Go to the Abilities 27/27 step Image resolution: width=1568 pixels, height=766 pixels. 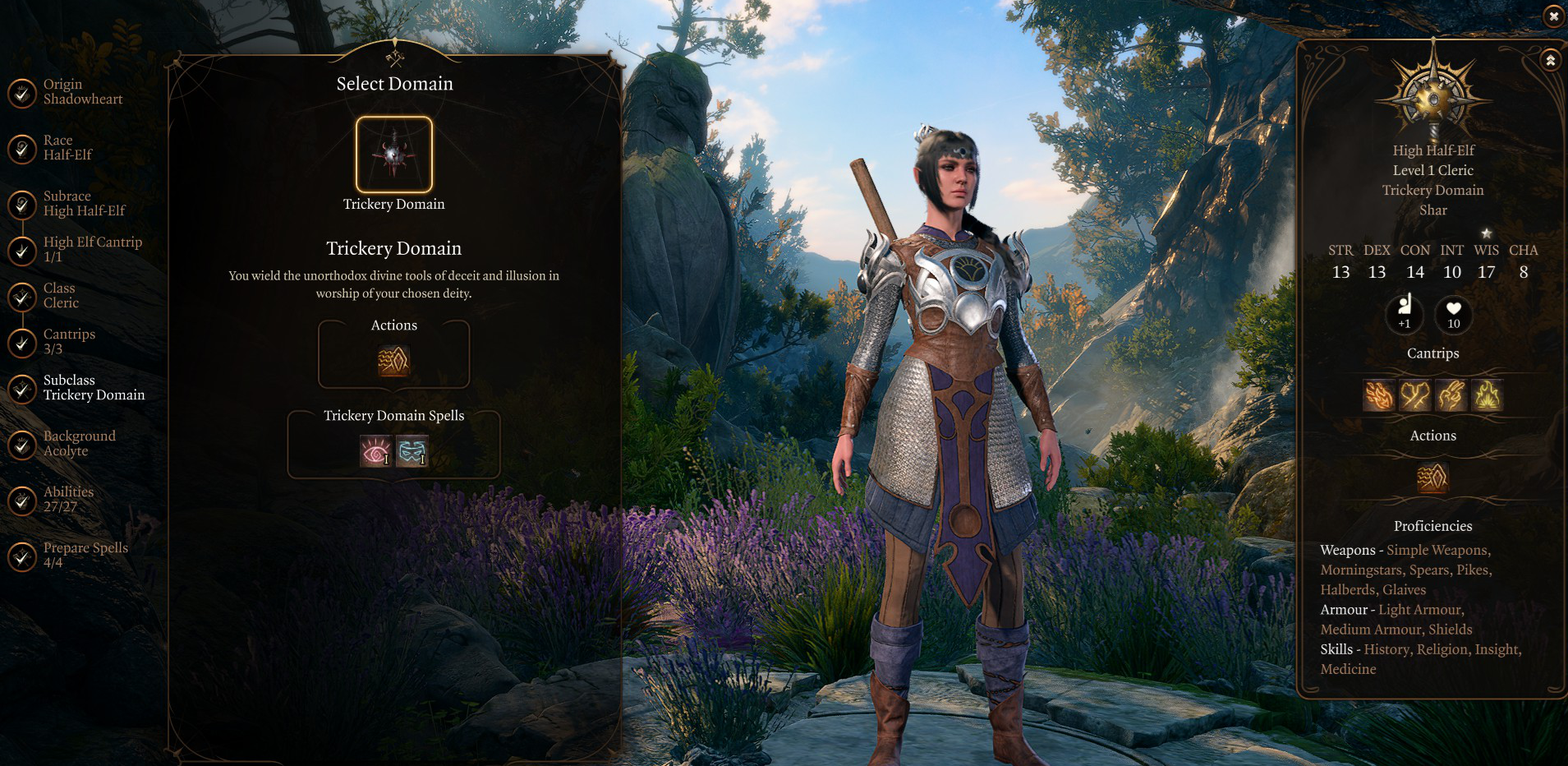click(66, 500)
